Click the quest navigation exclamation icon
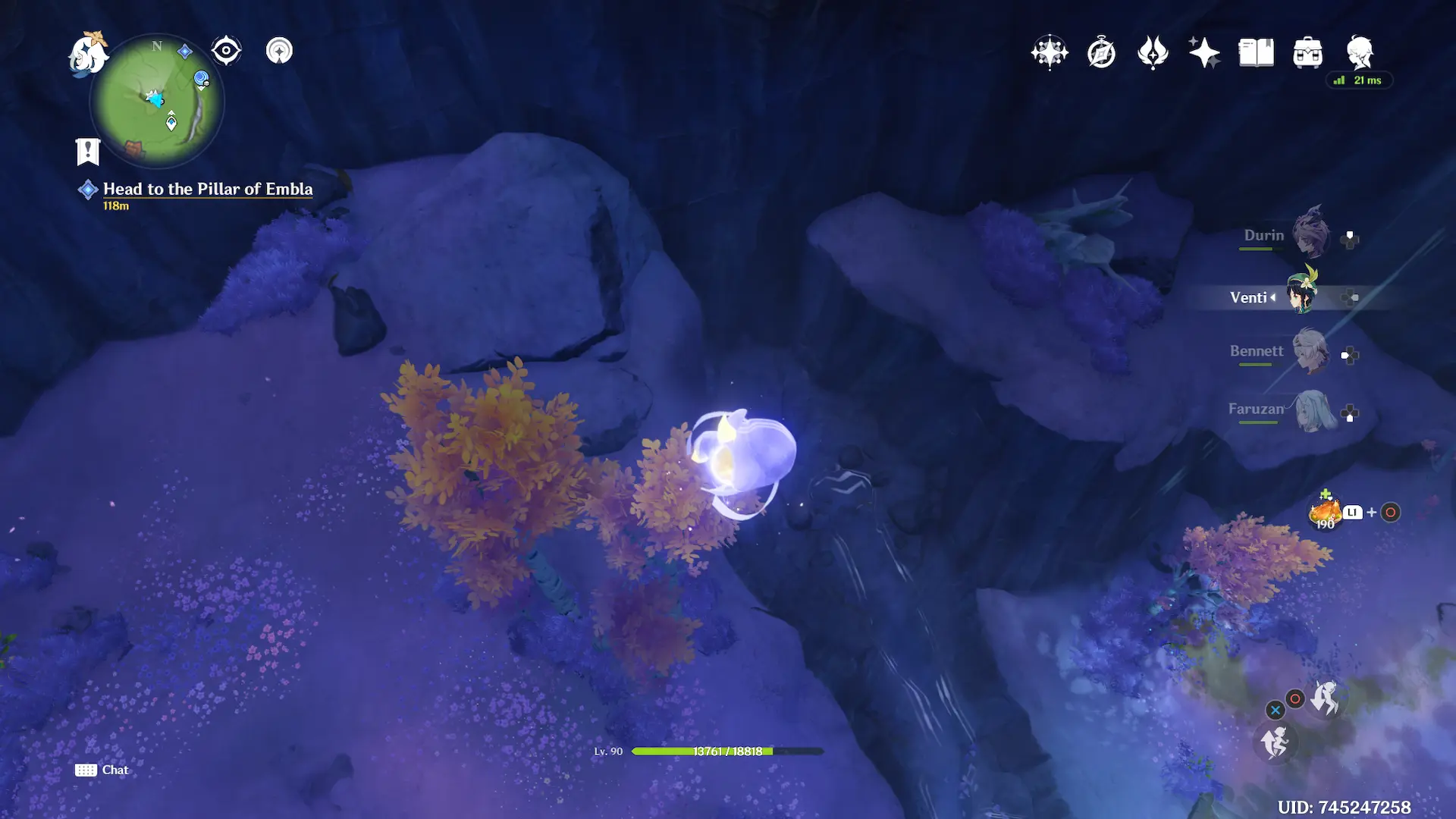Screen dimensions: 1456x819 [x=88, y=151]
